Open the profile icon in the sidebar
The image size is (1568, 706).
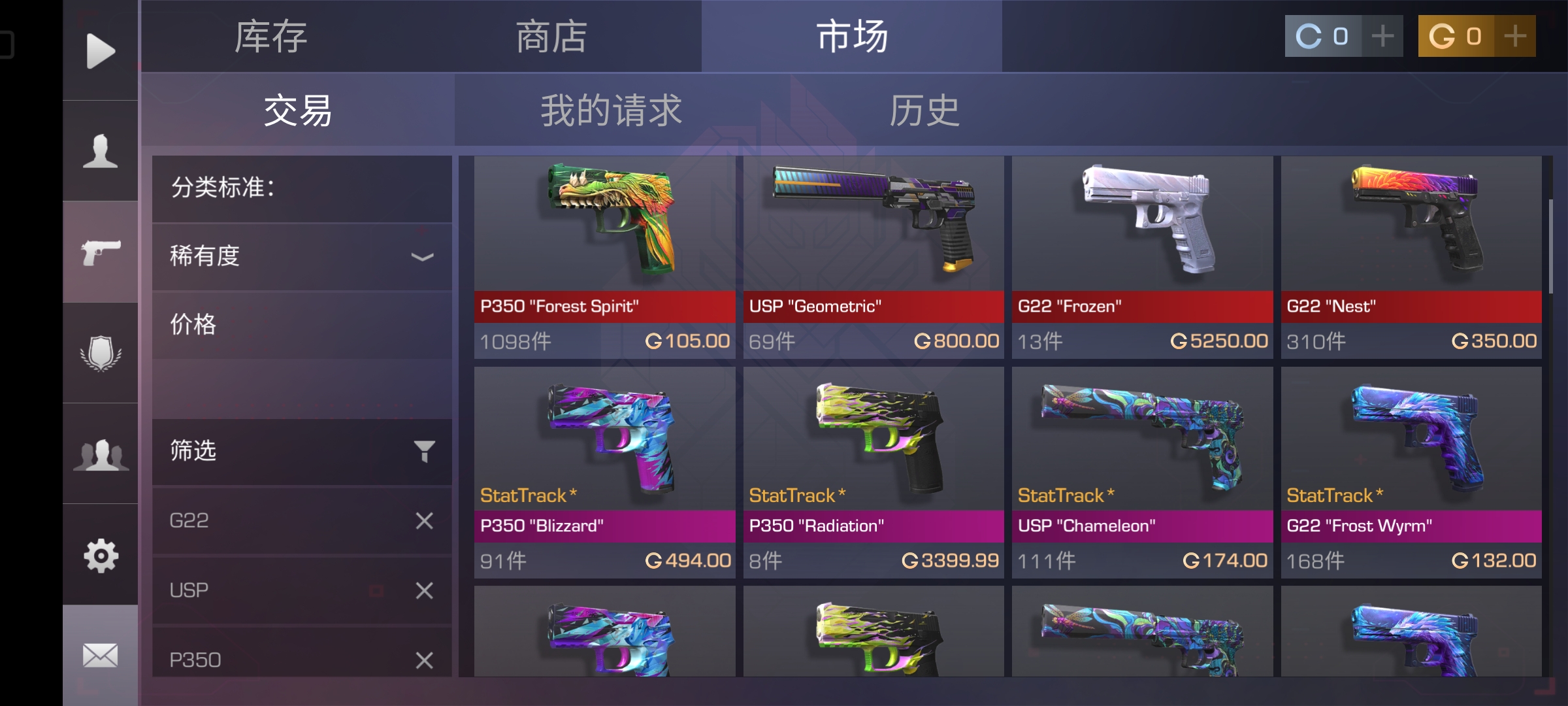click(99, 152)
